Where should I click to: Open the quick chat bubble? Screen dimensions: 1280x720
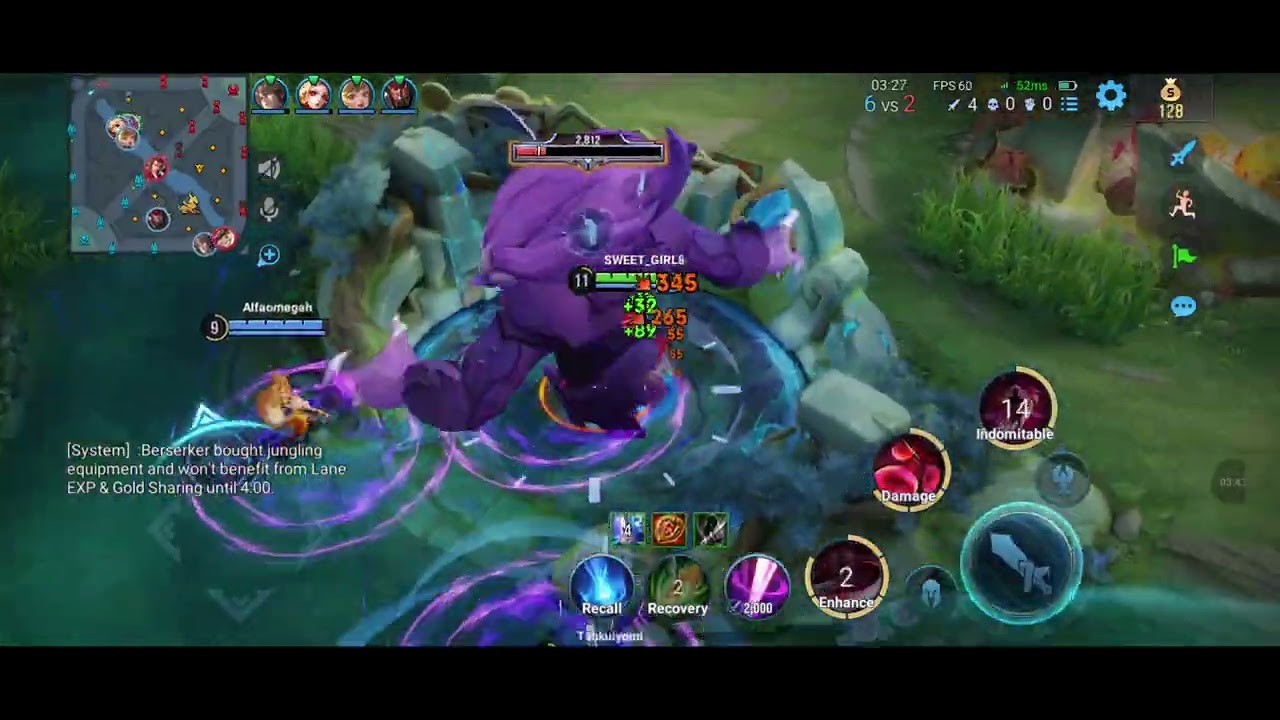click(1183, 307)
